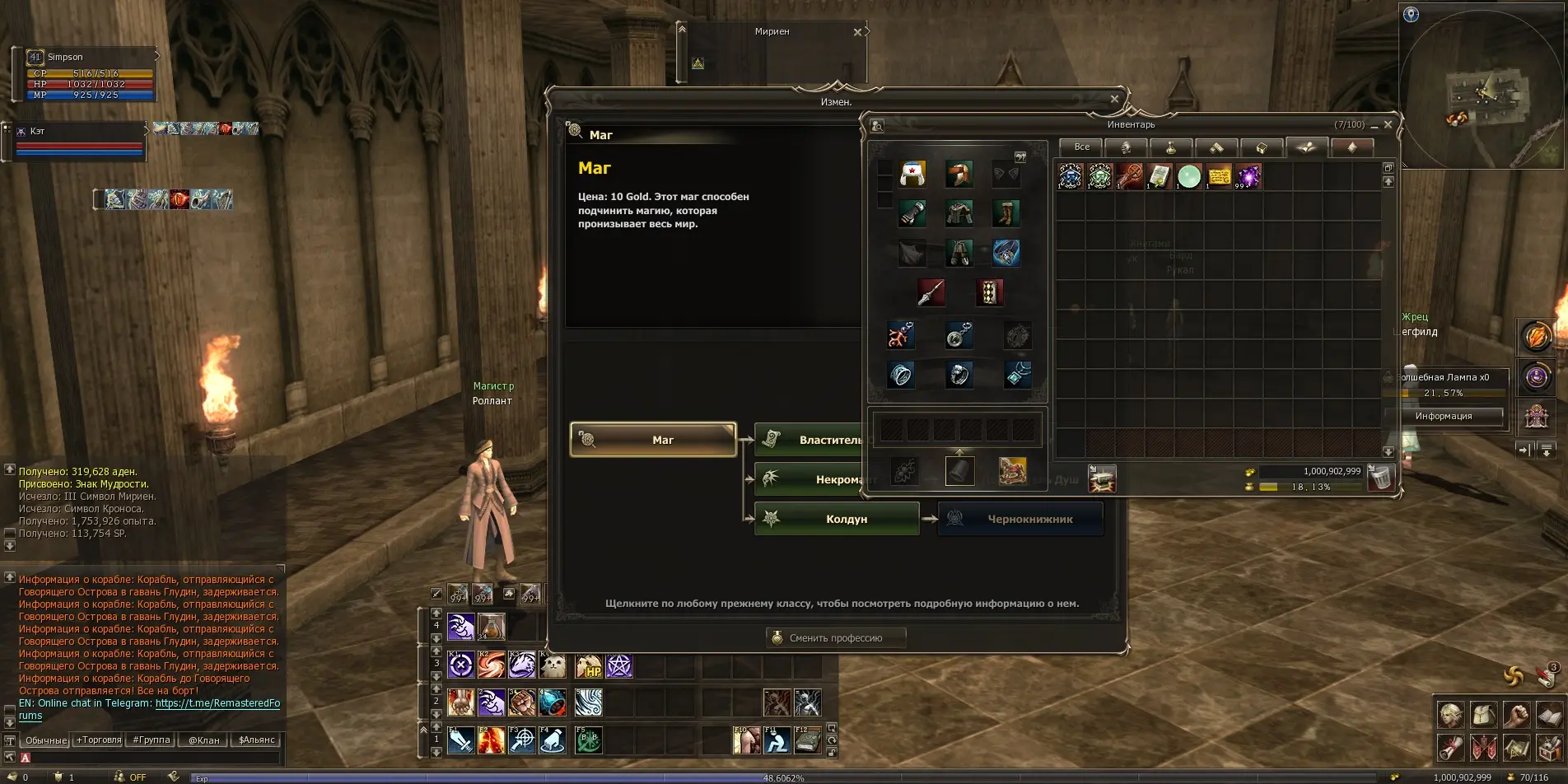
Task: Close the Измен. class change window
Action: click(1114, 100)
